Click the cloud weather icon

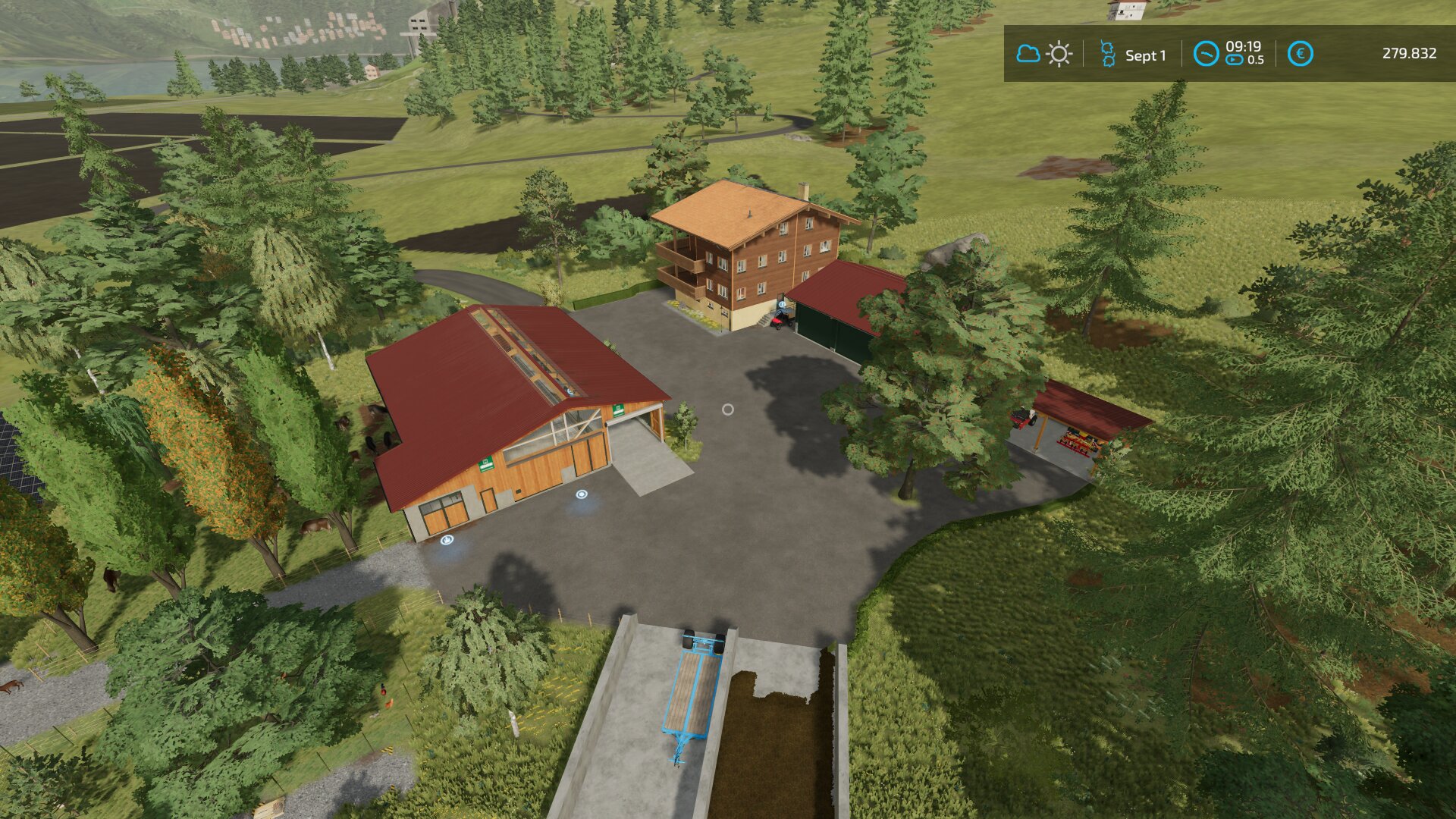click(1028, 54)
